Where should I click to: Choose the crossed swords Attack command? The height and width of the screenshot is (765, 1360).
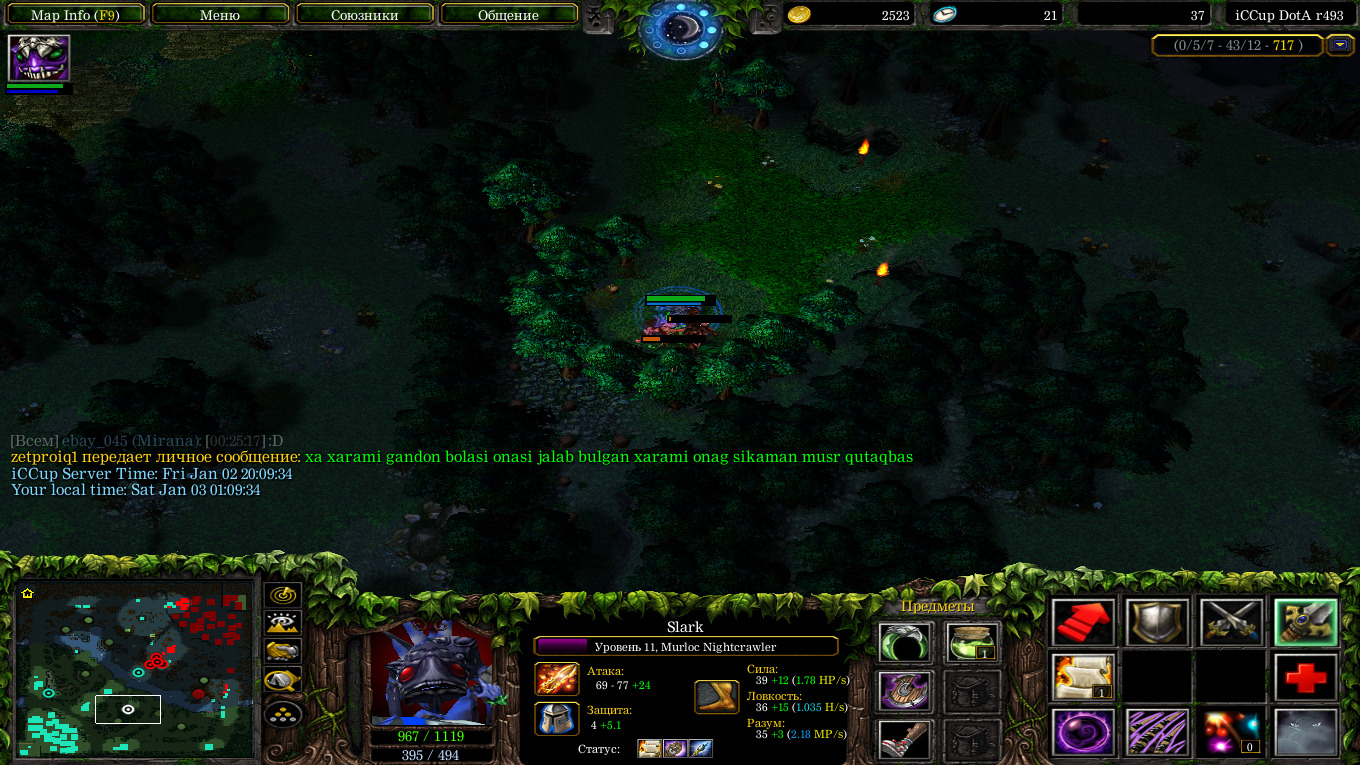click(1231, 622)
